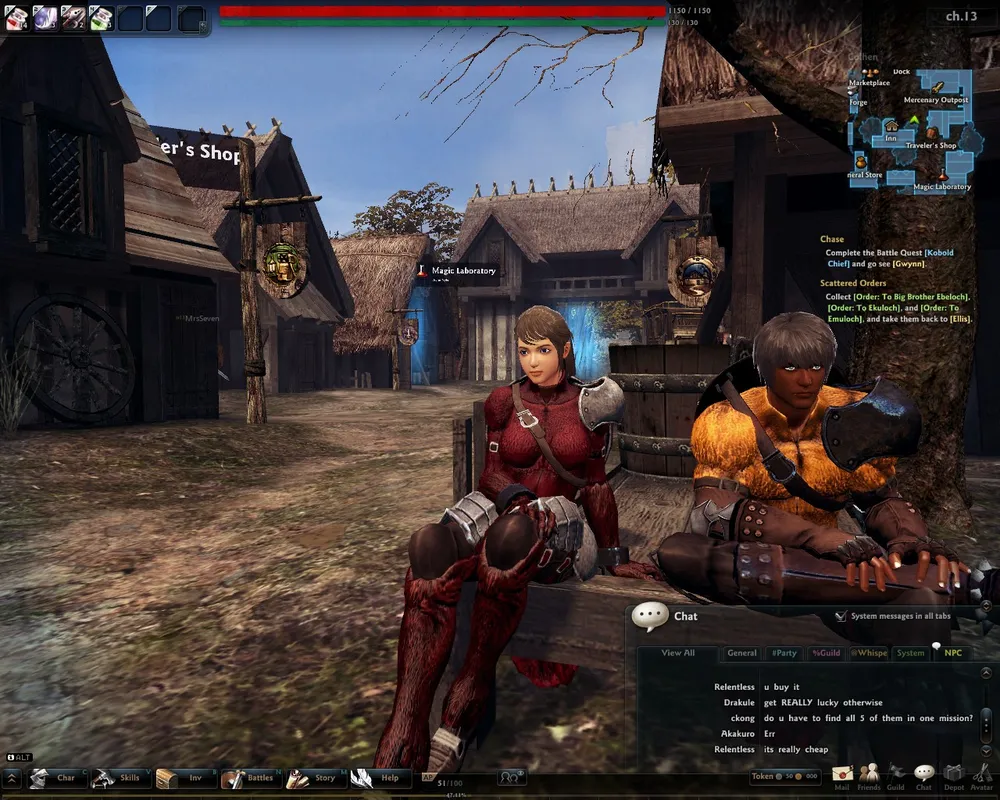Open the Inv inventory button
Screen dimensions: 1000x800
coord(184,778)
